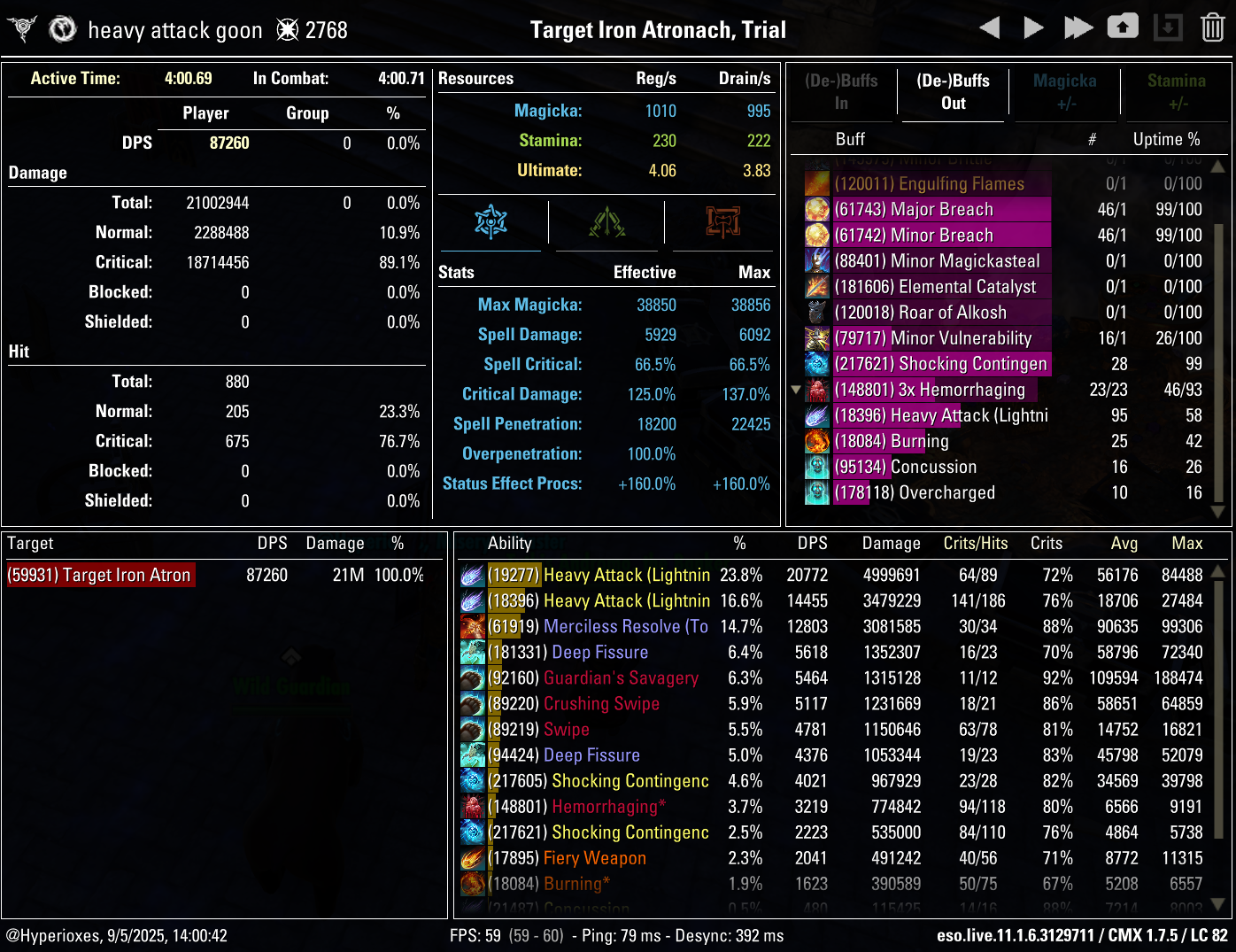Click the Heavy Attack (Lightning) ability icon
Image resolution: width=1236 pixels, height=952 pixels.
pyautogui.click(x=473, y=575)
